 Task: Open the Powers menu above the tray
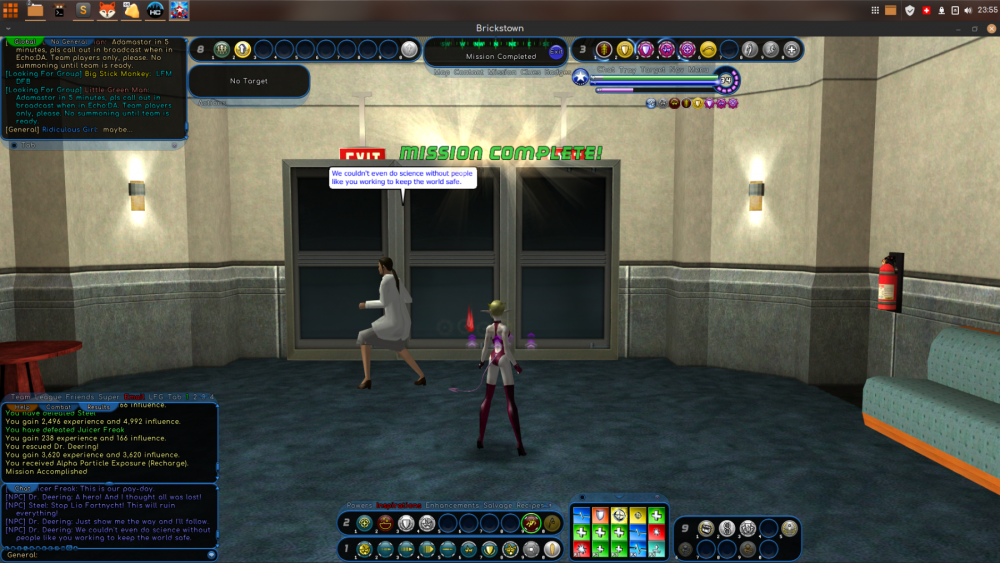(358, 506)
